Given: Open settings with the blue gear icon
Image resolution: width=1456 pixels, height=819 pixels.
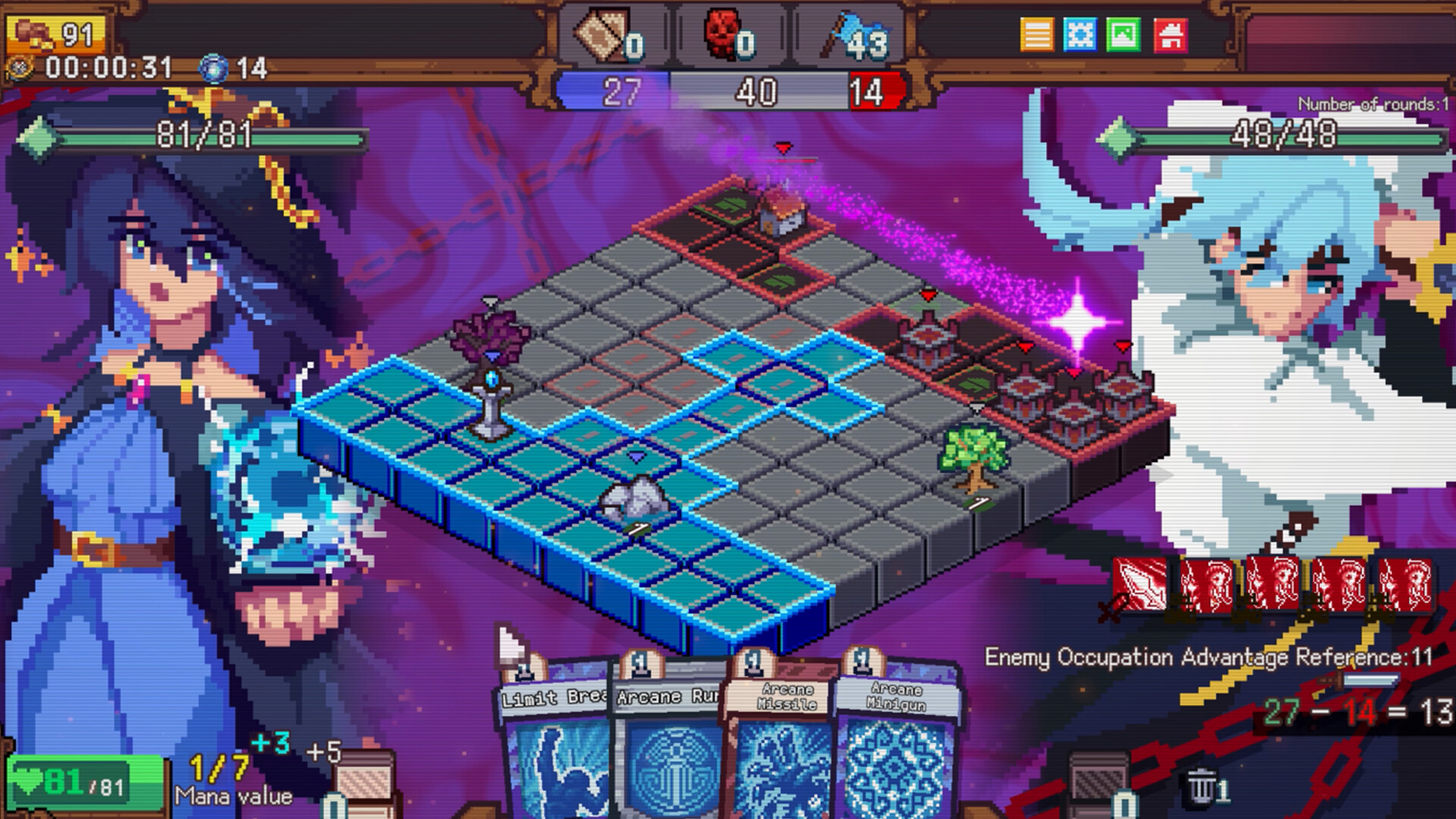Looking at the screenshot, I should (x=1080, y=35).
